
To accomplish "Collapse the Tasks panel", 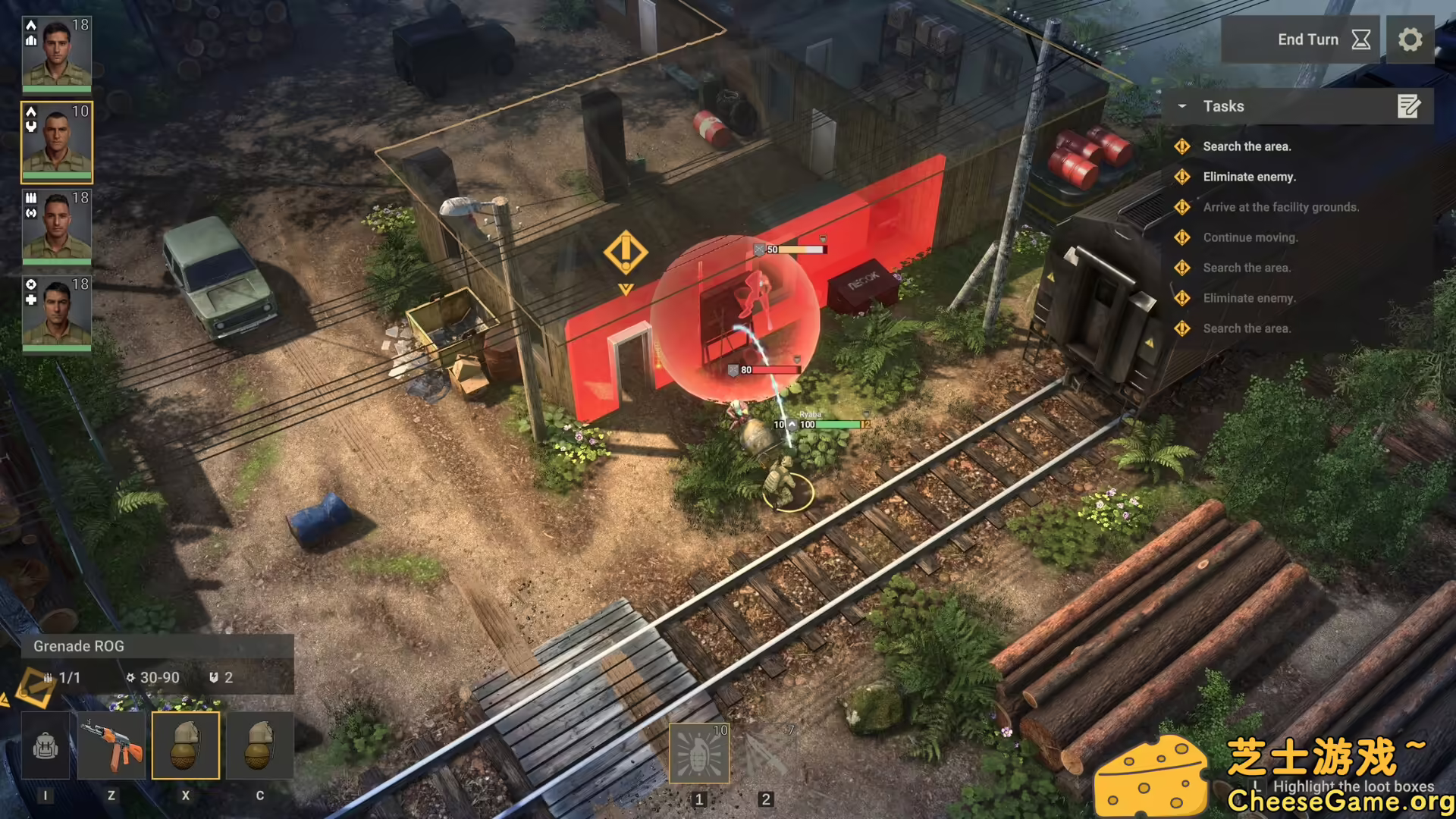I will click(1182, 106).
